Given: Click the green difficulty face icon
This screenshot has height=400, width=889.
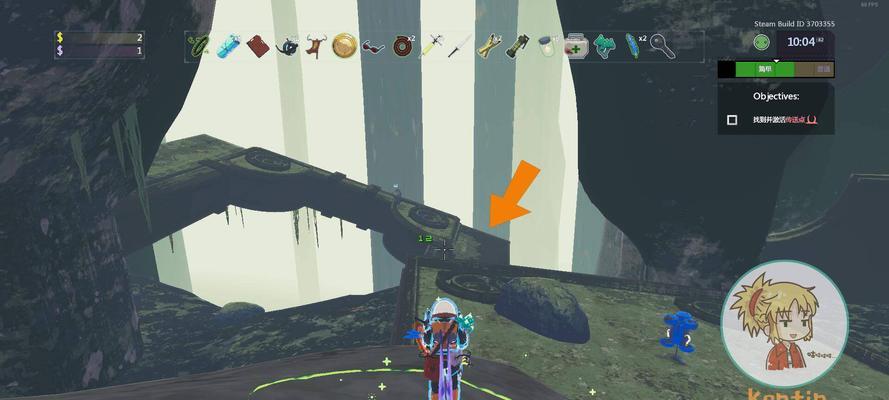Looking at the screenshot, I should click(x=762, y=42).
